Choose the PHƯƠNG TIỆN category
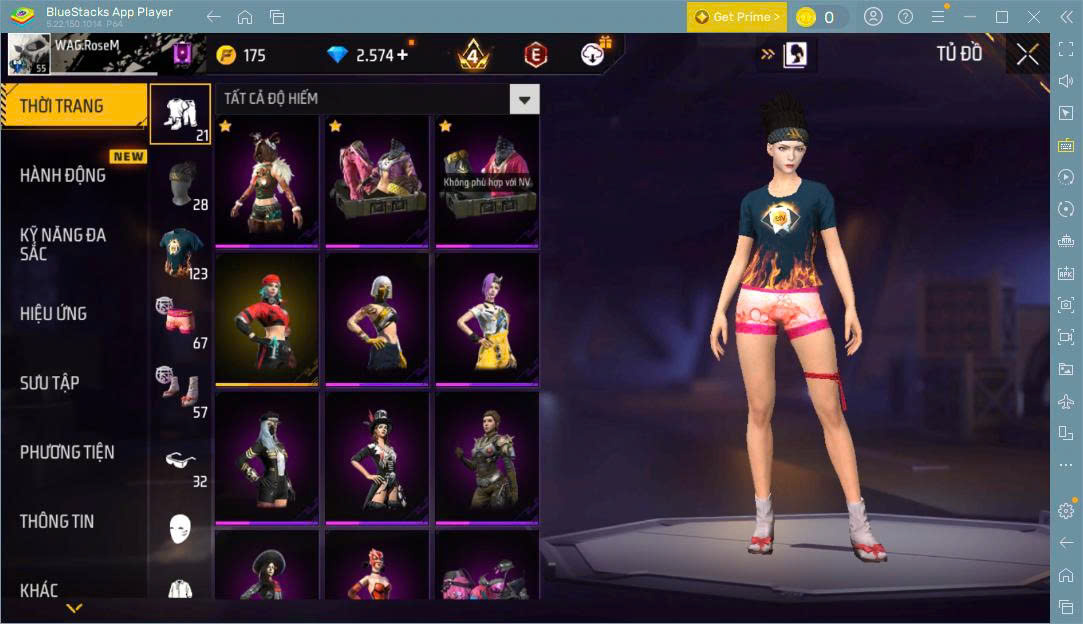This screenshot has width=1083, height=624. click(67, 452)
